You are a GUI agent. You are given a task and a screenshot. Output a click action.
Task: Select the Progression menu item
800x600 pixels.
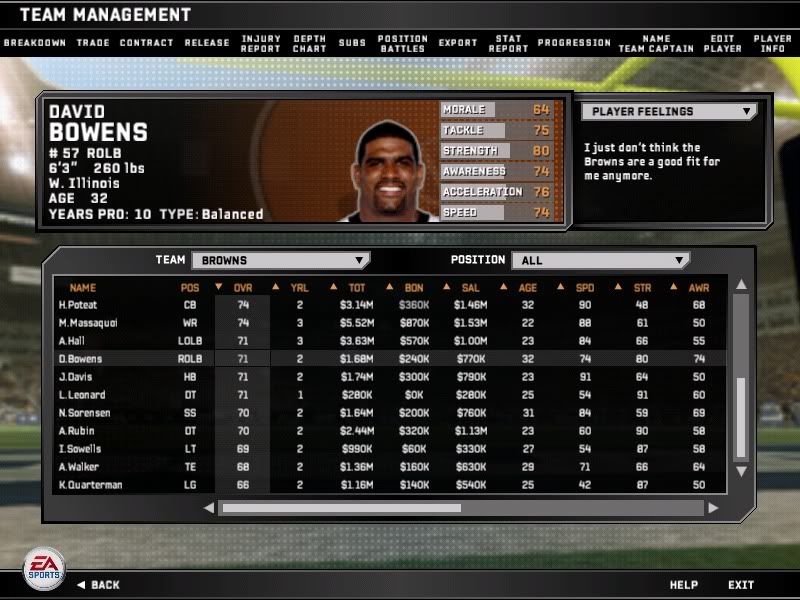click(574, 43)
